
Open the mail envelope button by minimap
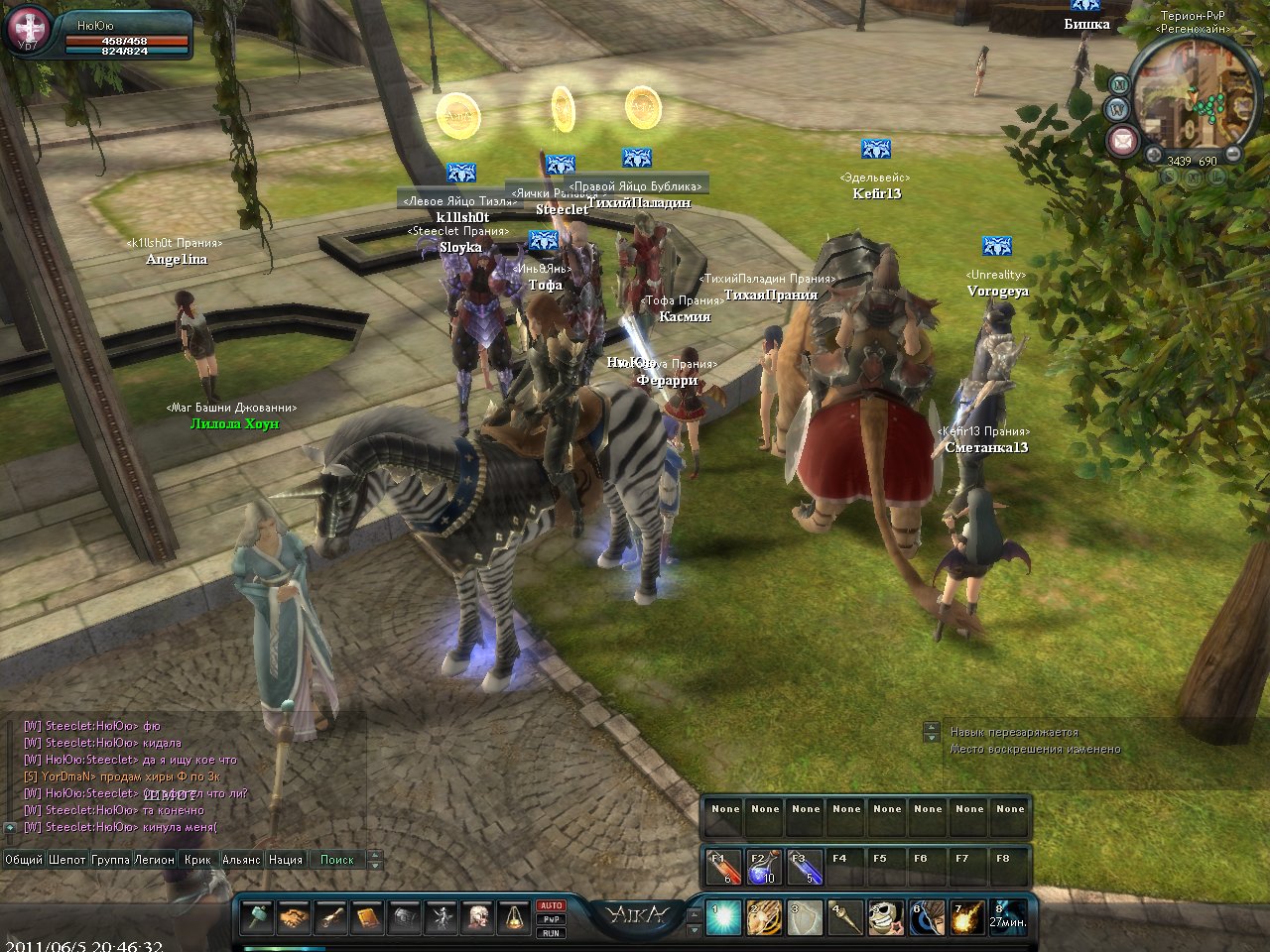pyautogui.click(x=1122, y=139)
